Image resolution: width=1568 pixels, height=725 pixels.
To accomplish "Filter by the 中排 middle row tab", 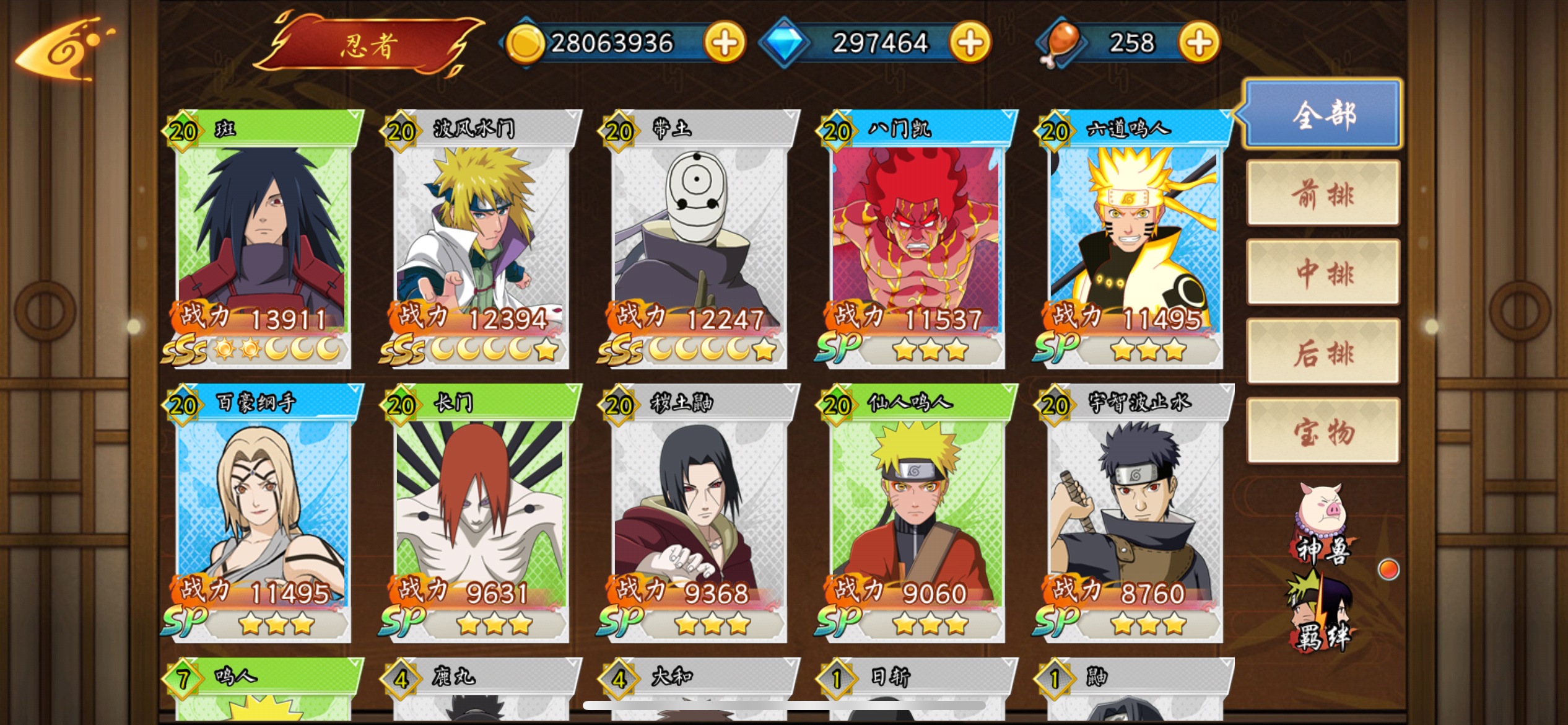I will coord(1323,273).
